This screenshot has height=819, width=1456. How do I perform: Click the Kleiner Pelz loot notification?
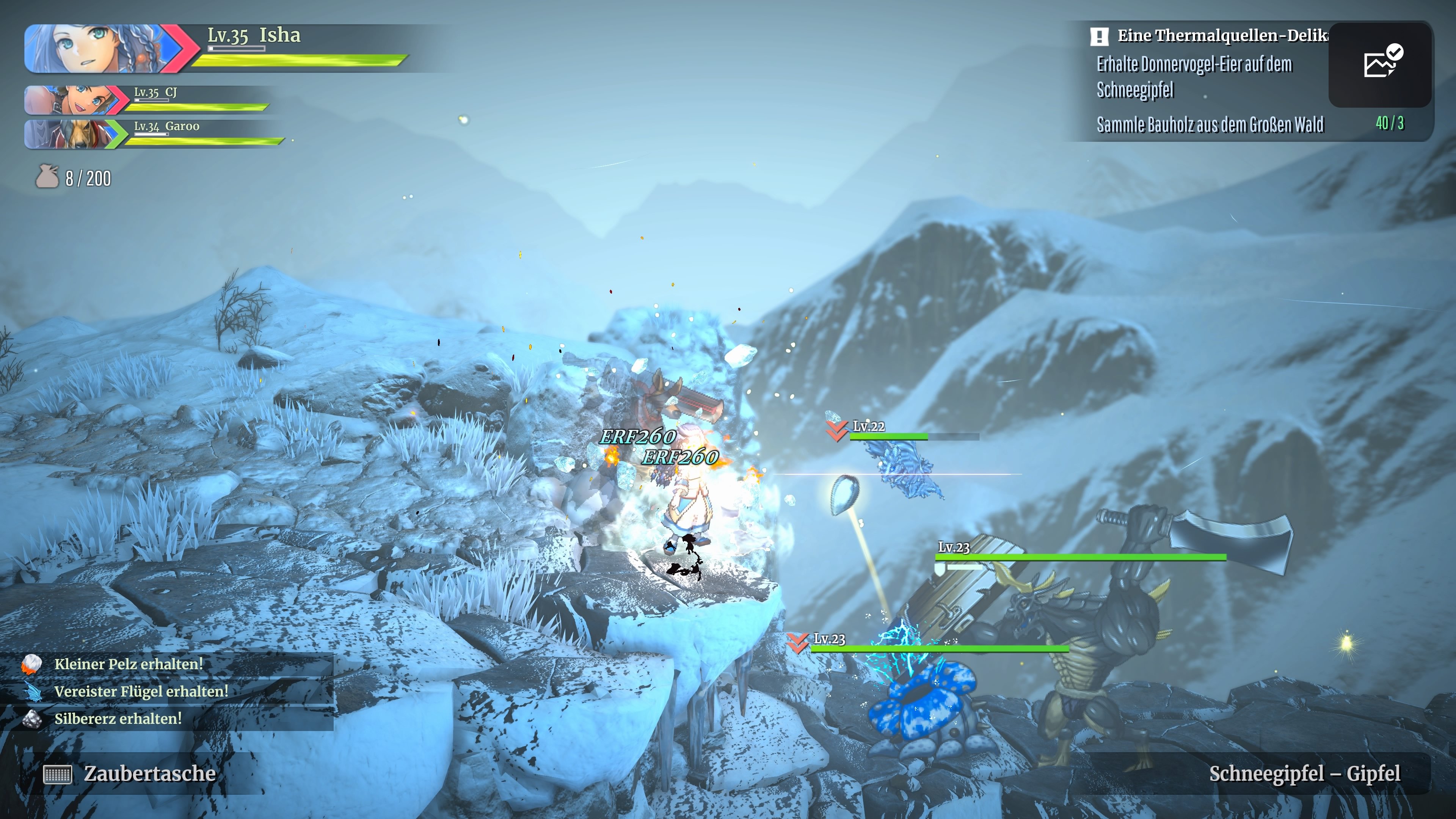(129, 664)
